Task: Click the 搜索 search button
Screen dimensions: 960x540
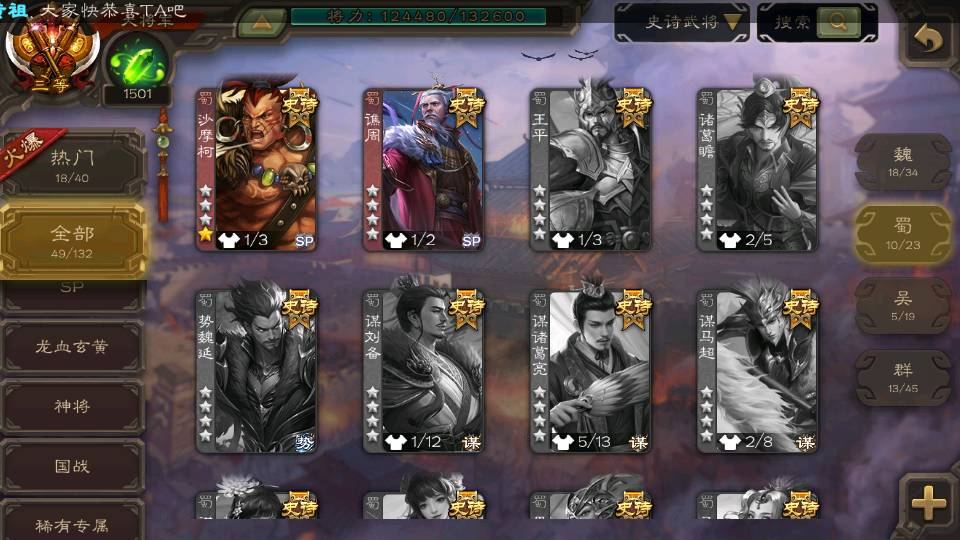Action: [x=817, y=22]
